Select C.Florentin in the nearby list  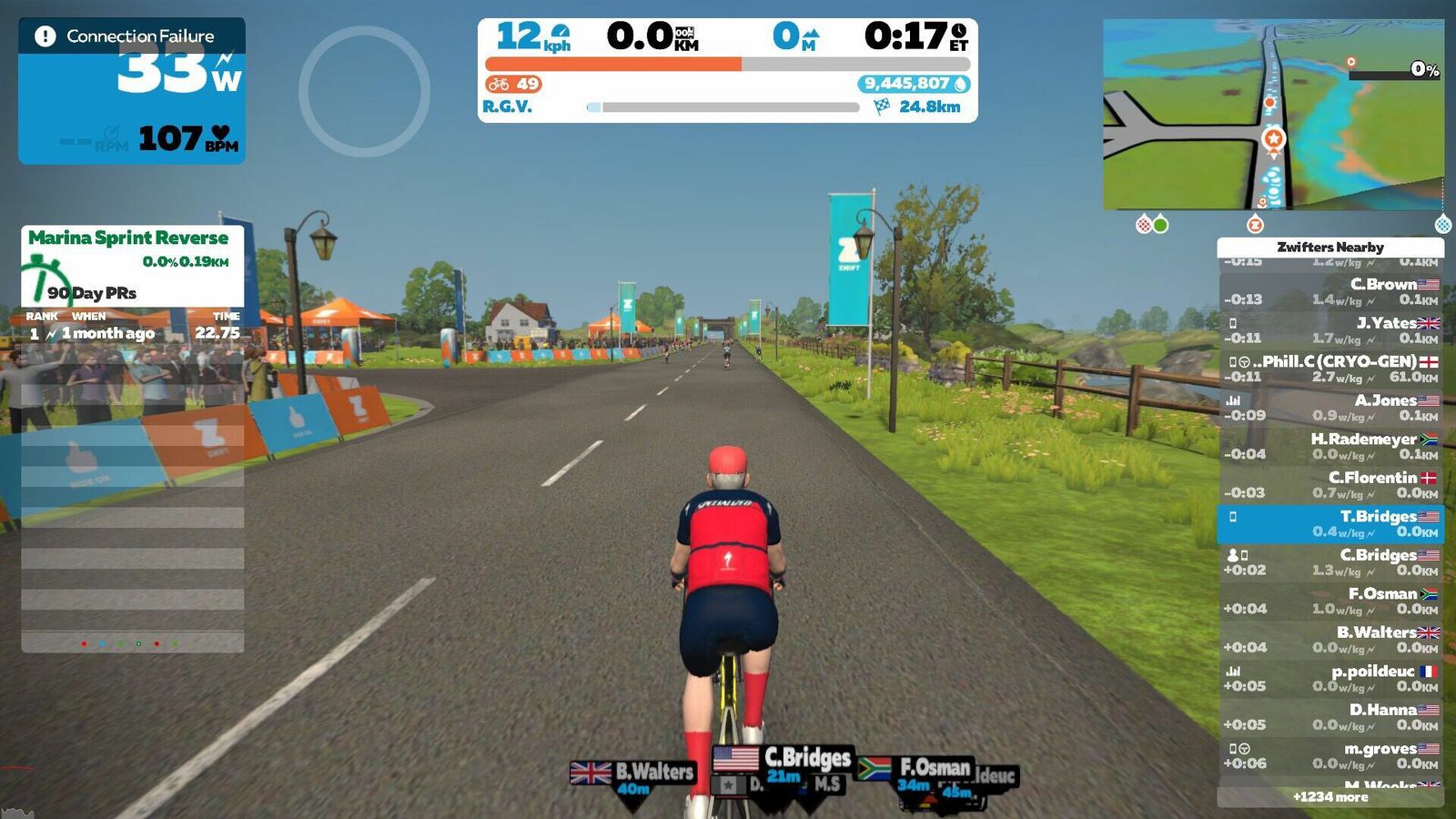[x=1330, y=485]
